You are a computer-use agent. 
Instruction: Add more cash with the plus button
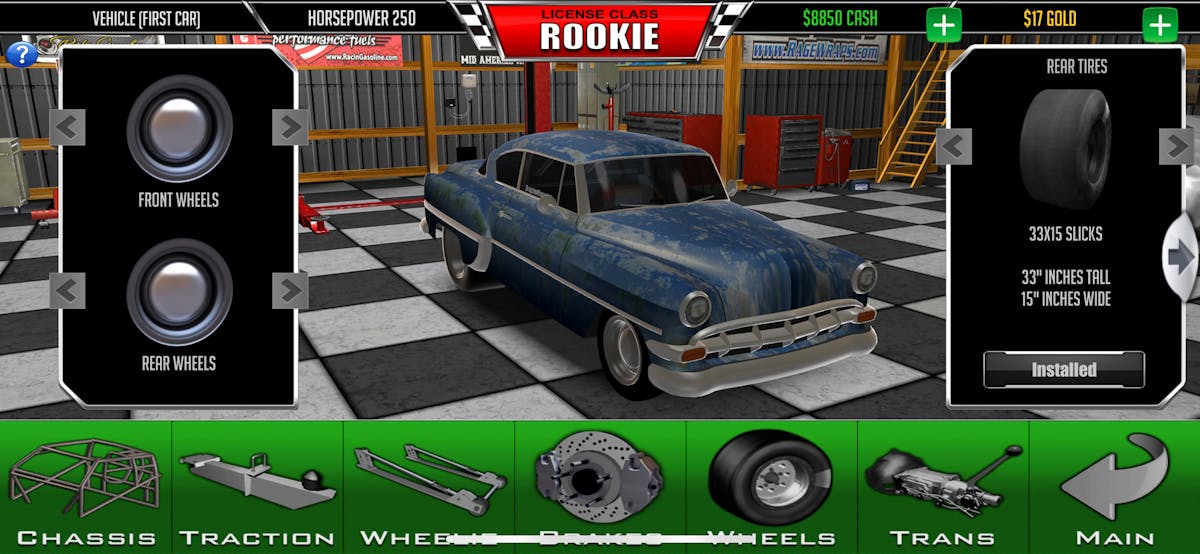coord(943,25)
